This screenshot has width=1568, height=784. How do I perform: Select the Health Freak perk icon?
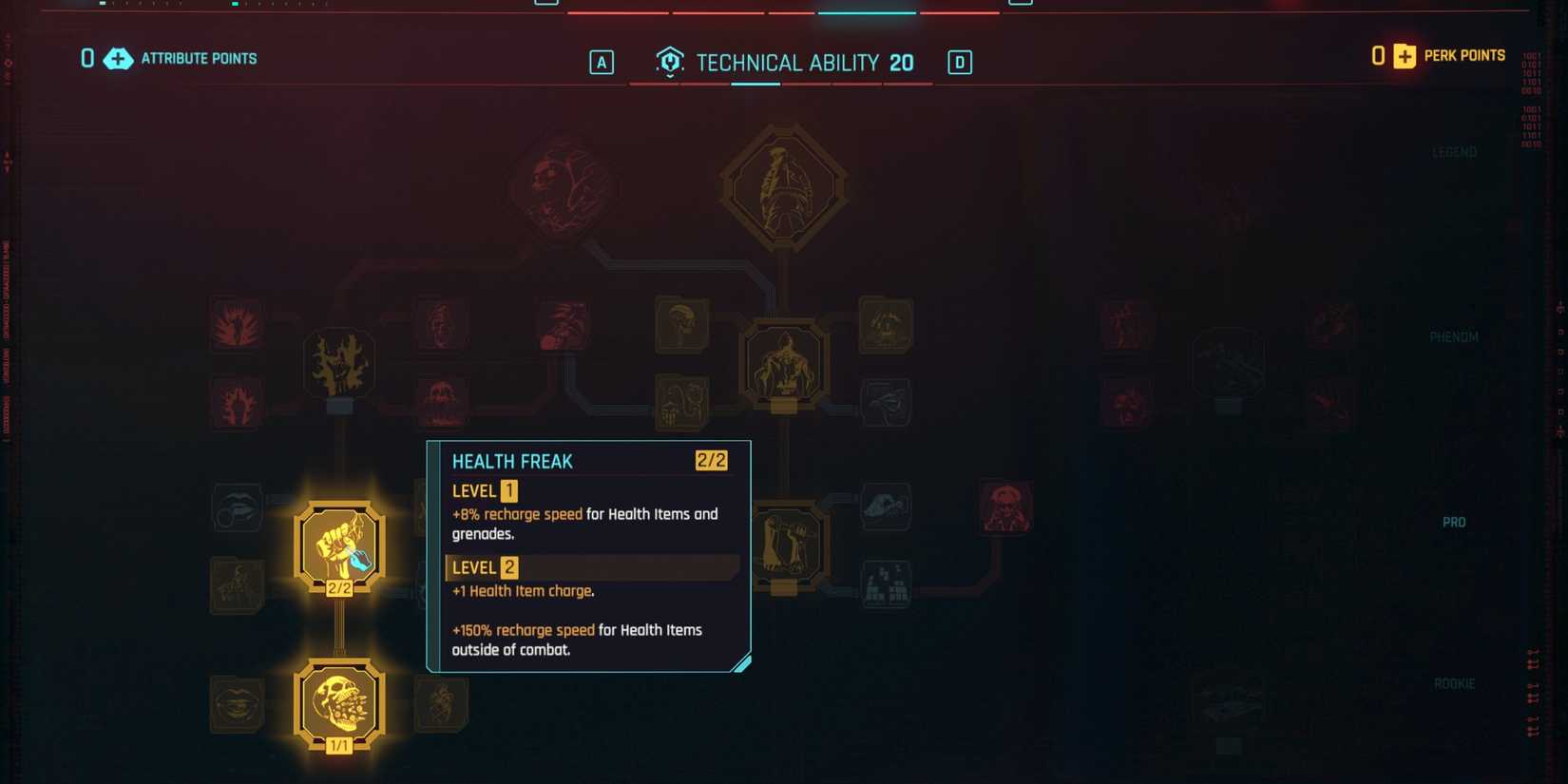pyautogui.click(x=339, y=545)
